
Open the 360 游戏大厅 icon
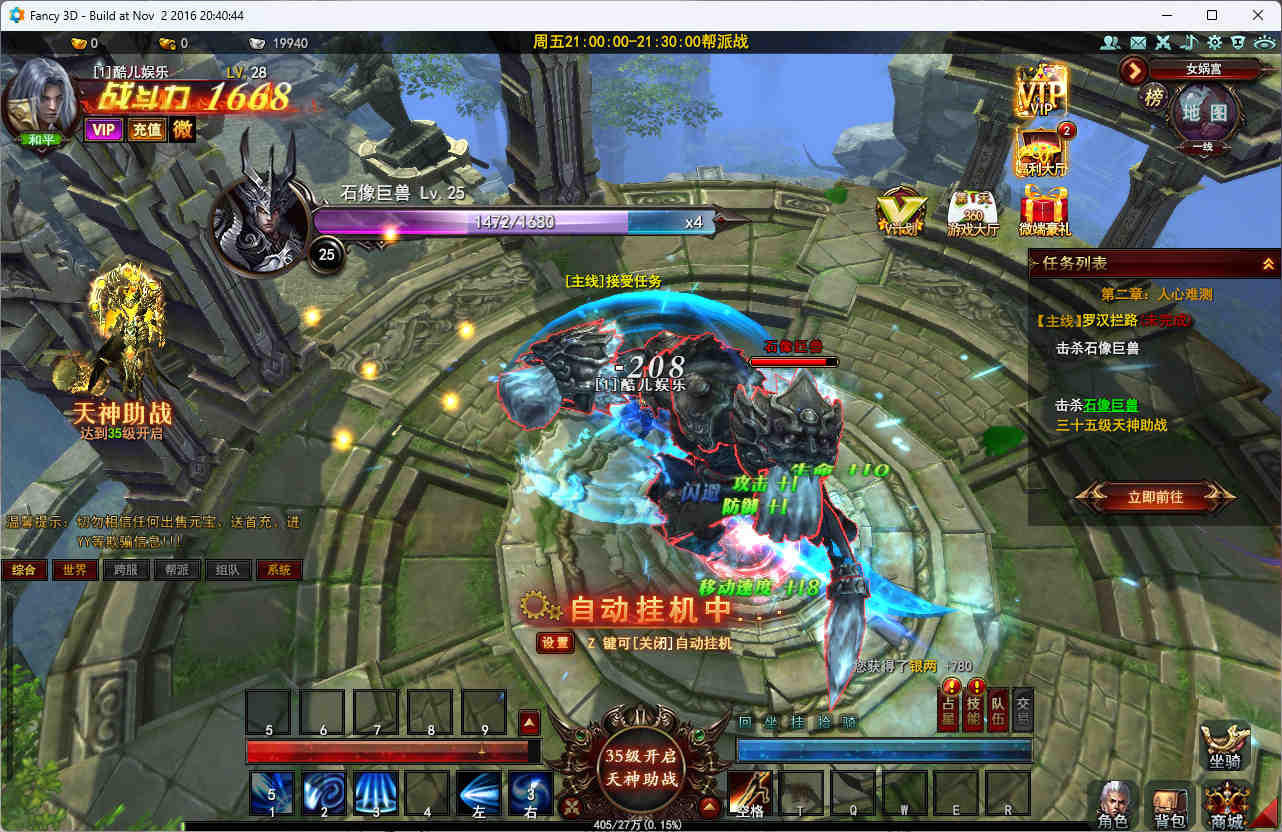click(973, 211)
